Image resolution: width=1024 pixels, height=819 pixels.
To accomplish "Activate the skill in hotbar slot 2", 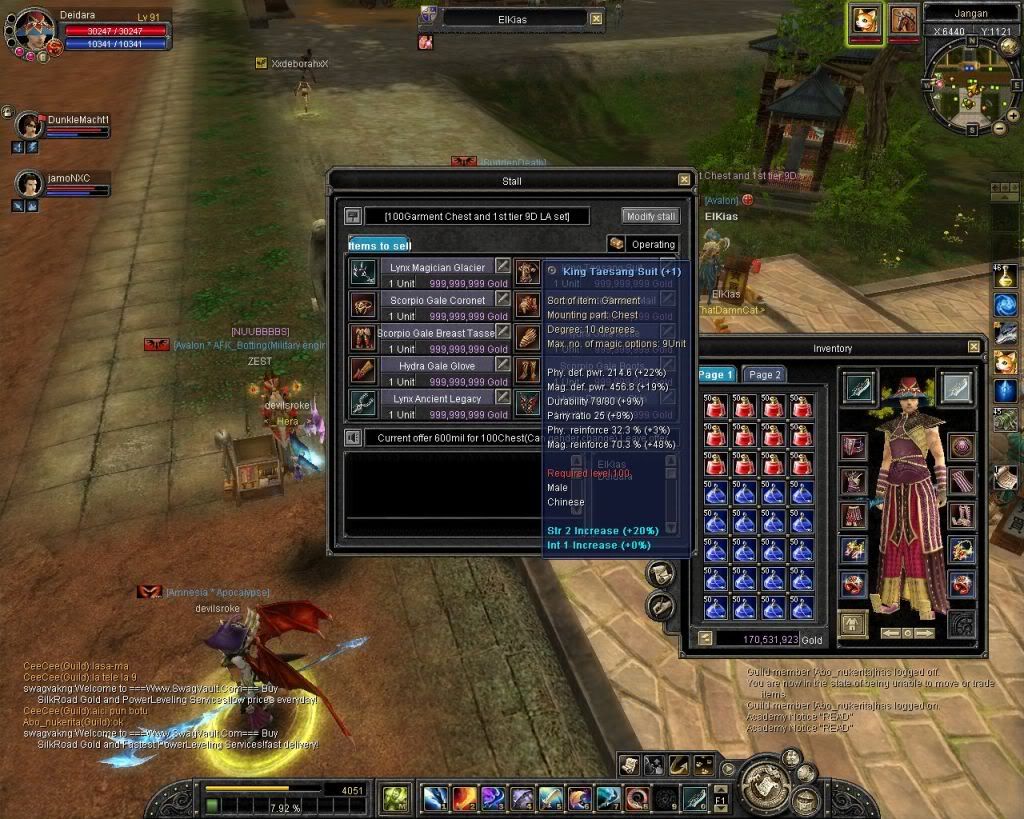I will point(464,797).
